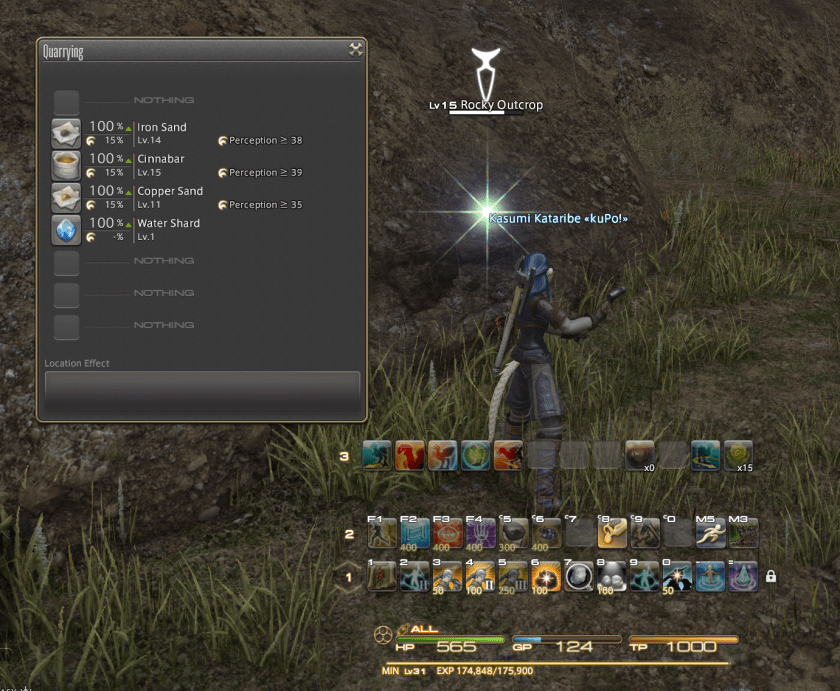Use the dark round item showing x0

[640, 455]
